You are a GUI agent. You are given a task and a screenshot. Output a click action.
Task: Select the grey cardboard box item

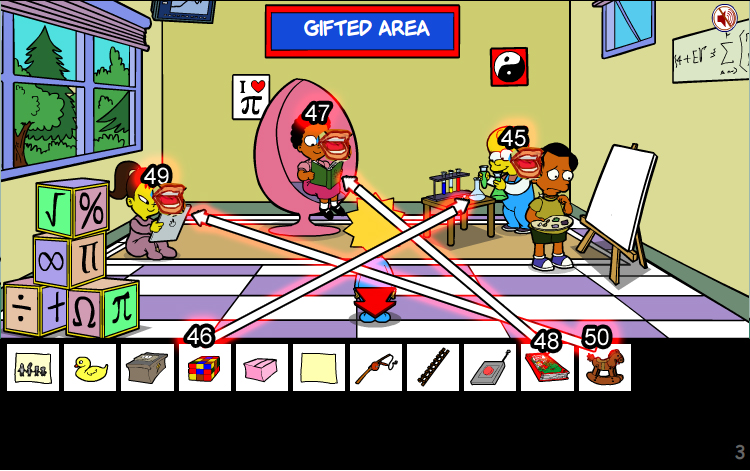[x=147, y=368]
